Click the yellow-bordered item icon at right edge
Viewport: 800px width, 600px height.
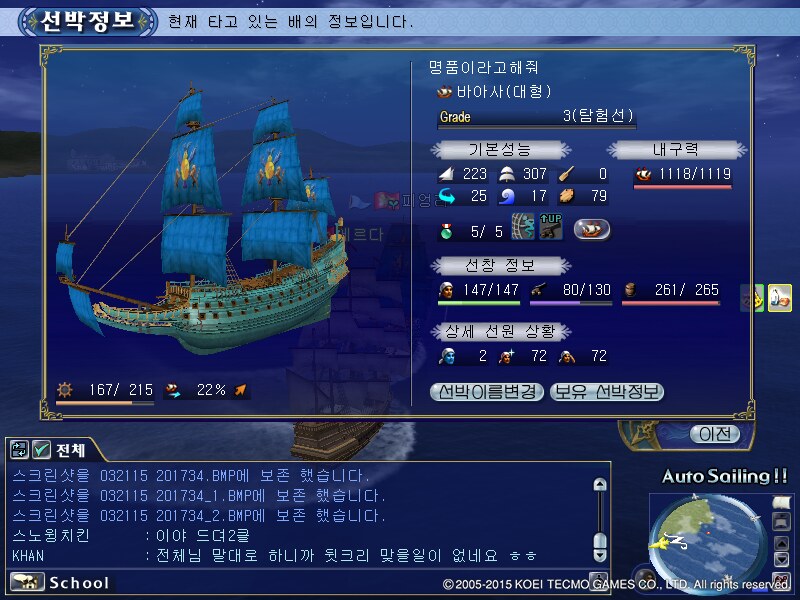[x=780, y=298]
